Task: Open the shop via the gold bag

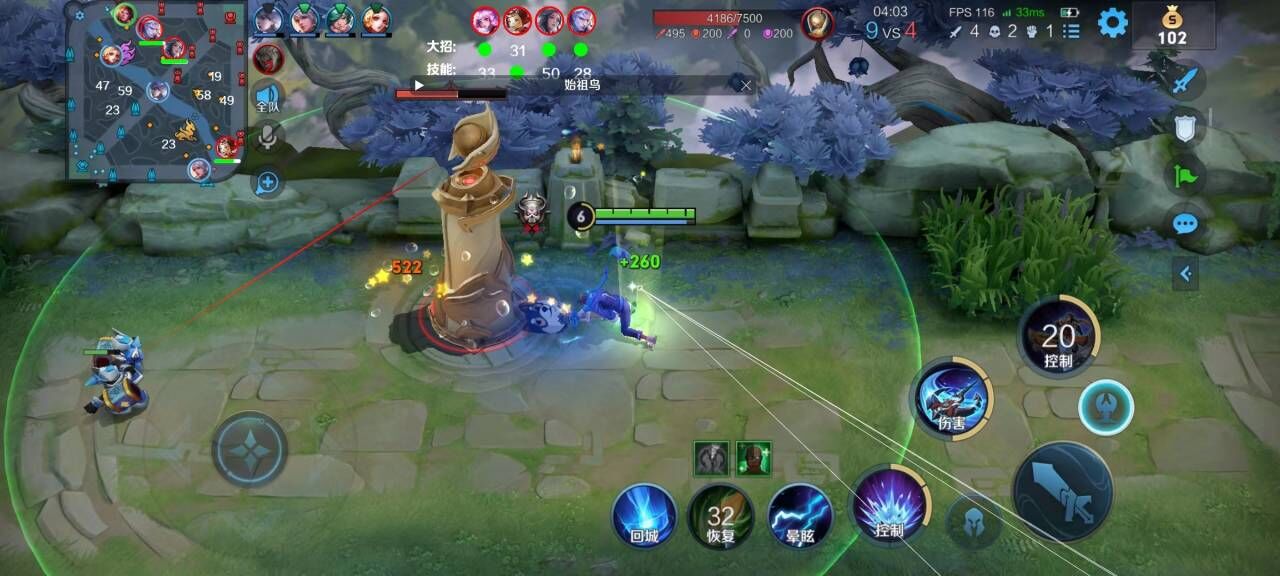Action: pyautogui.click(x=1172, y=26)
